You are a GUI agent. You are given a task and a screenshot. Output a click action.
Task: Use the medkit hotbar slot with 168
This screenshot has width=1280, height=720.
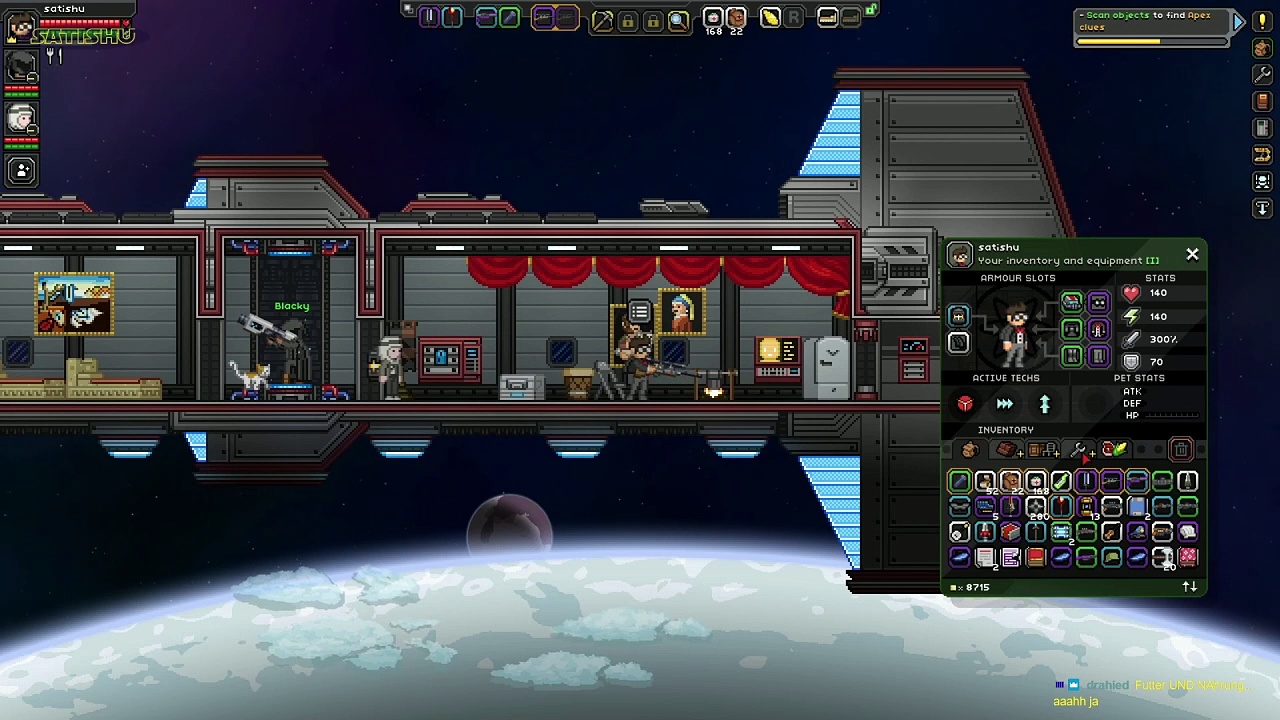pyautogui.click(x=712, y=18)
